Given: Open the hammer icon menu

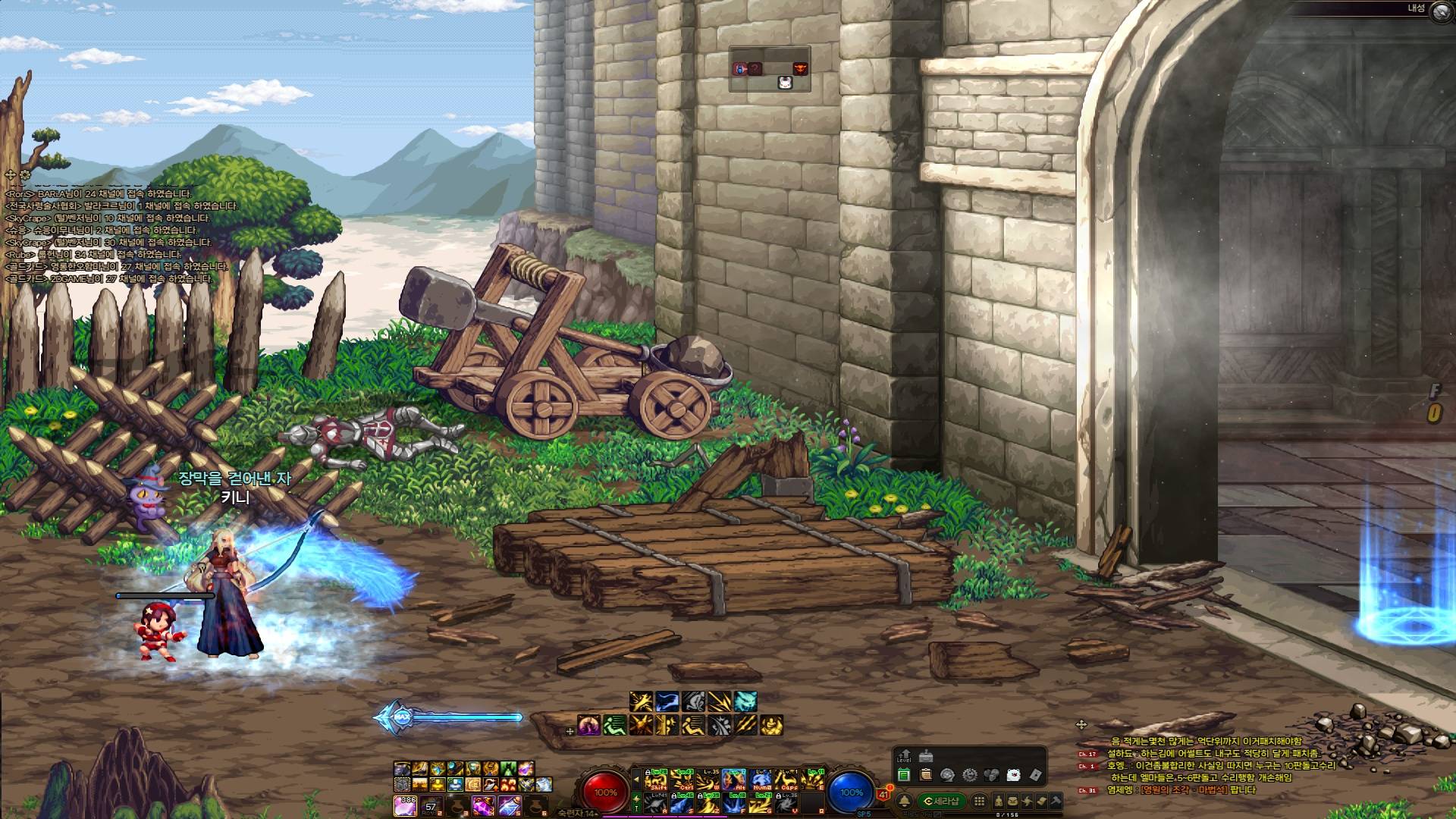Looking at the screenshot, I should (x=1056, y=801).
